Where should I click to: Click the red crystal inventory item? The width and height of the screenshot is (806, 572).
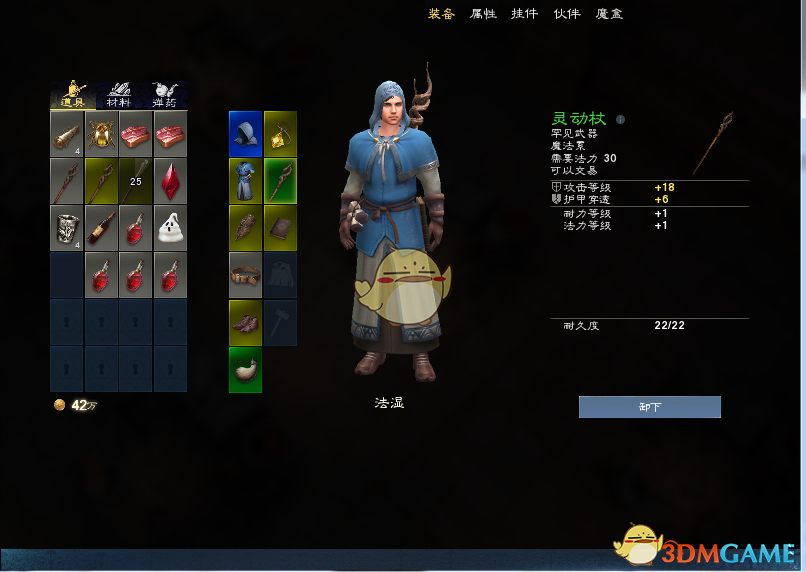click(171, 180)
